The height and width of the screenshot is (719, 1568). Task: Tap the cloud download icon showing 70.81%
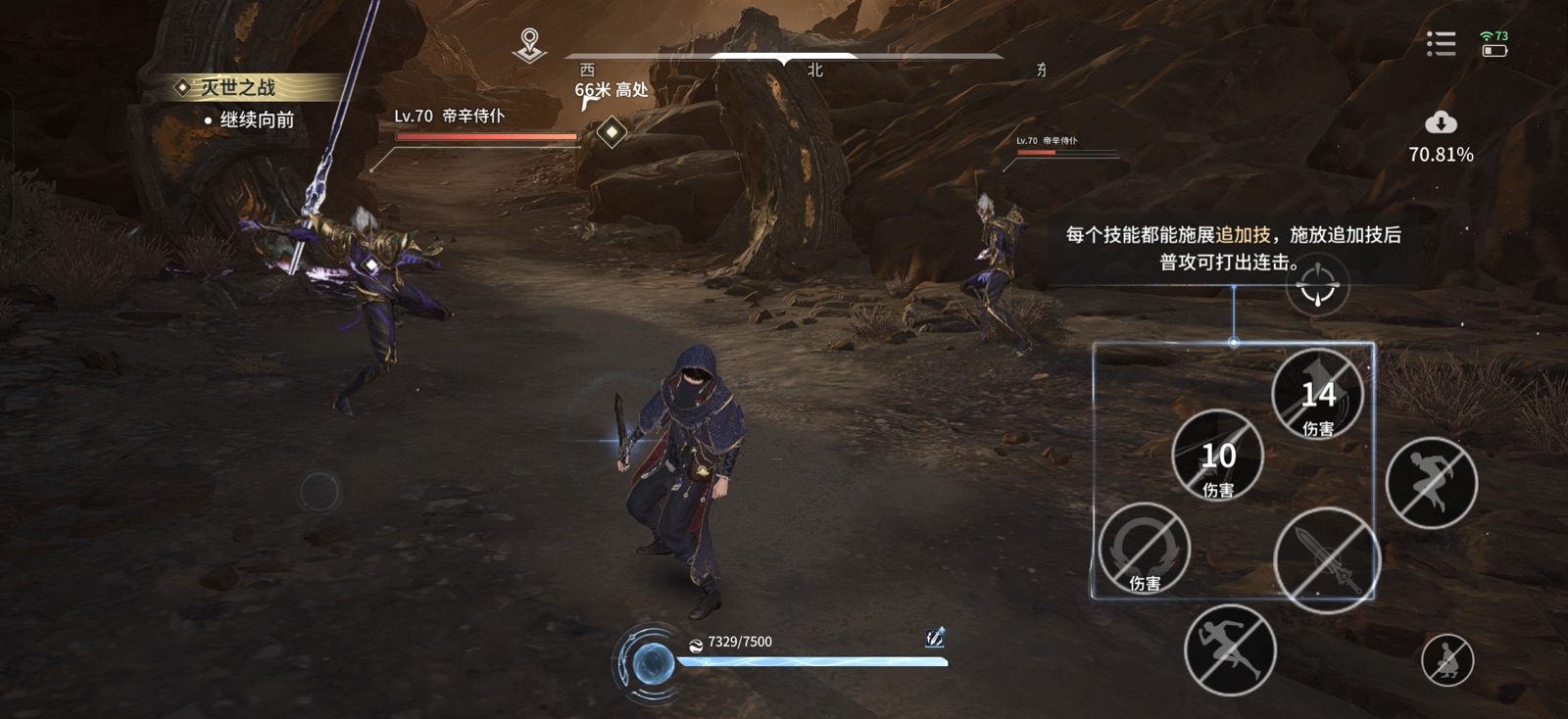point(1439,125)
